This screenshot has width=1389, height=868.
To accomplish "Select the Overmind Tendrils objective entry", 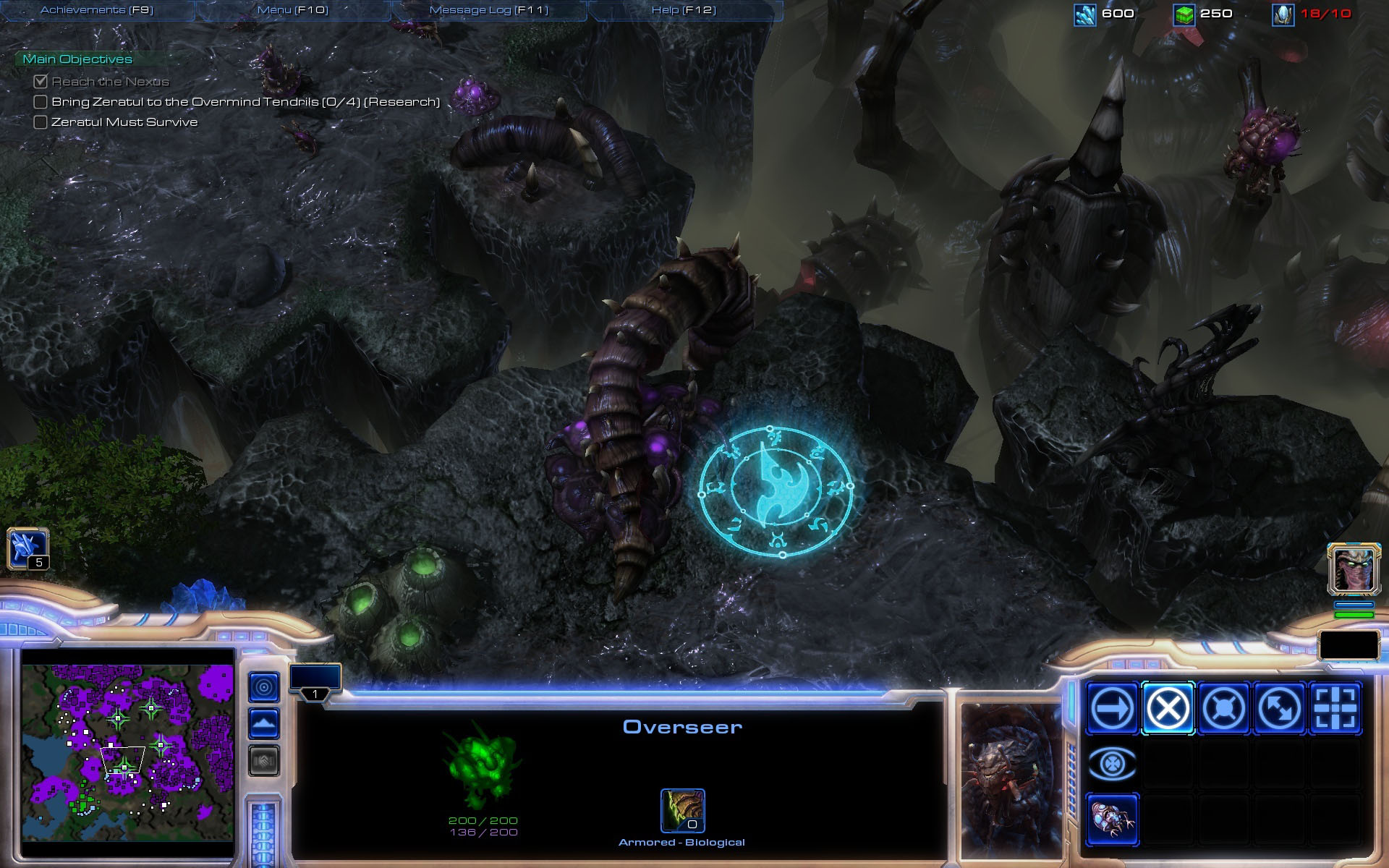I will click(x=245, y=102).
